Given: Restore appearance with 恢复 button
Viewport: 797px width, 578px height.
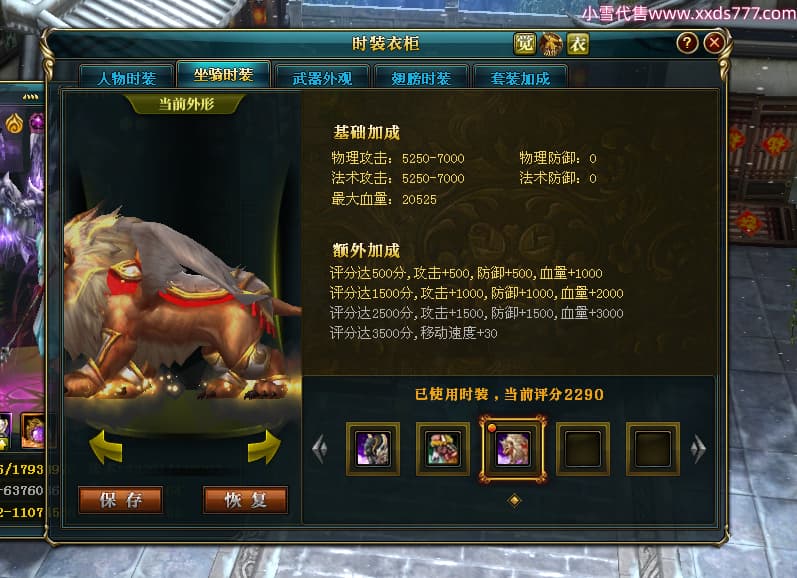Looking at the screenshot, I should [245, 500].
